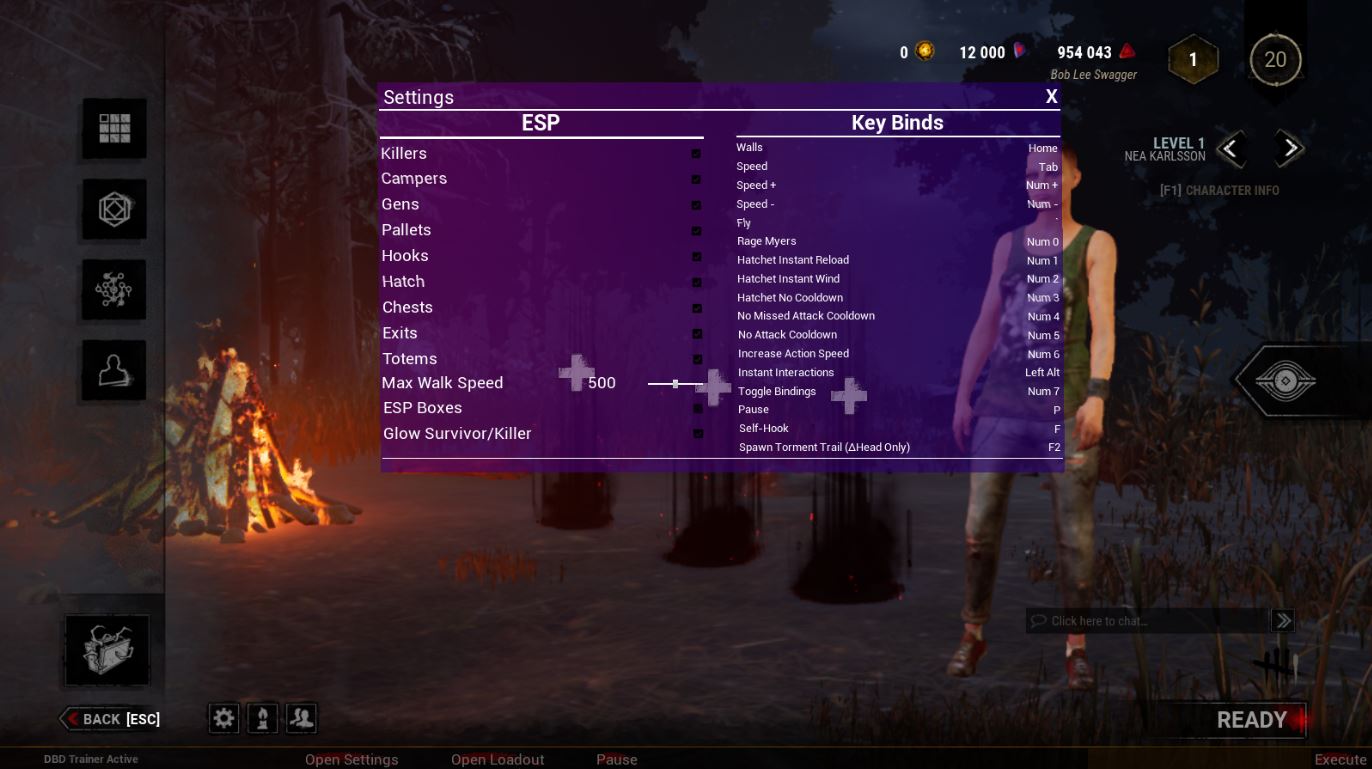Expand chat with the double-arrow button

1283,620
